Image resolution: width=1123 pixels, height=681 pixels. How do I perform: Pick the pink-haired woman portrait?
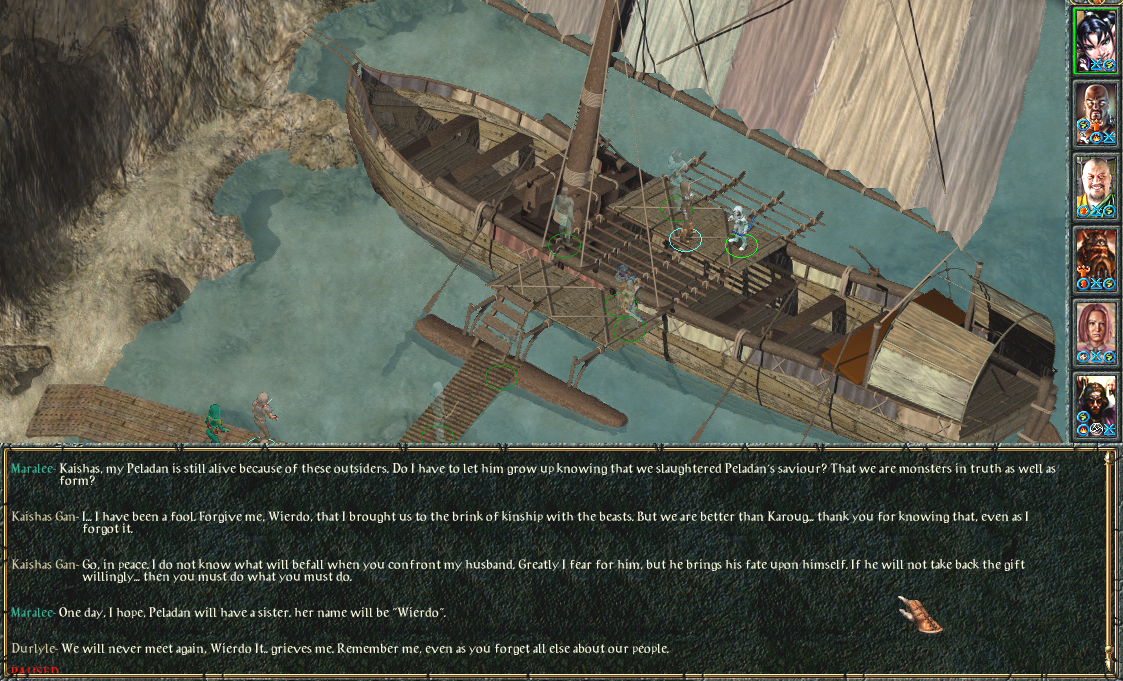click(x=1095, y=330)
